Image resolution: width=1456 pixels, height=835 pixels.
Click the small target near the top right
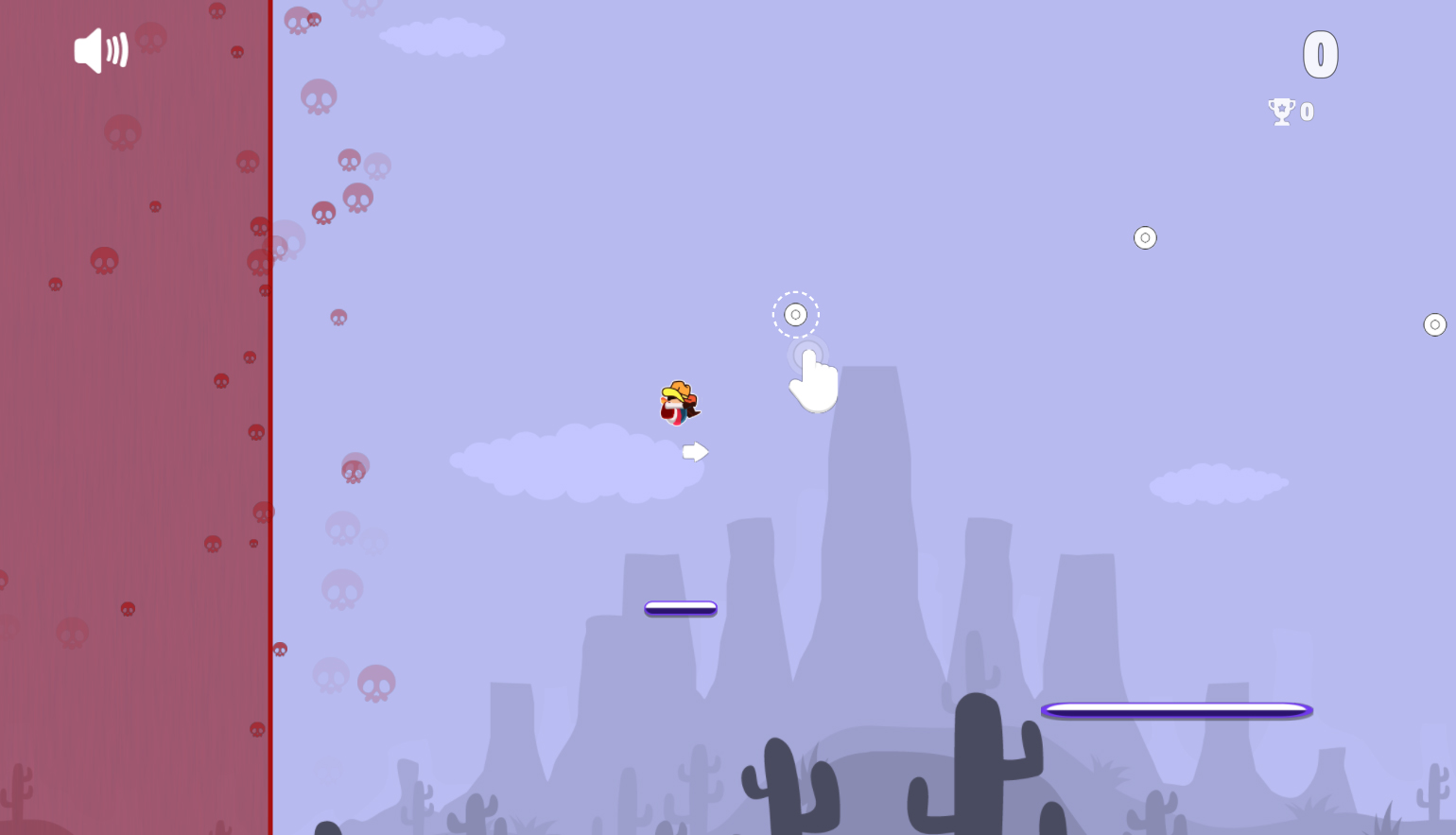coord(1145,237)
